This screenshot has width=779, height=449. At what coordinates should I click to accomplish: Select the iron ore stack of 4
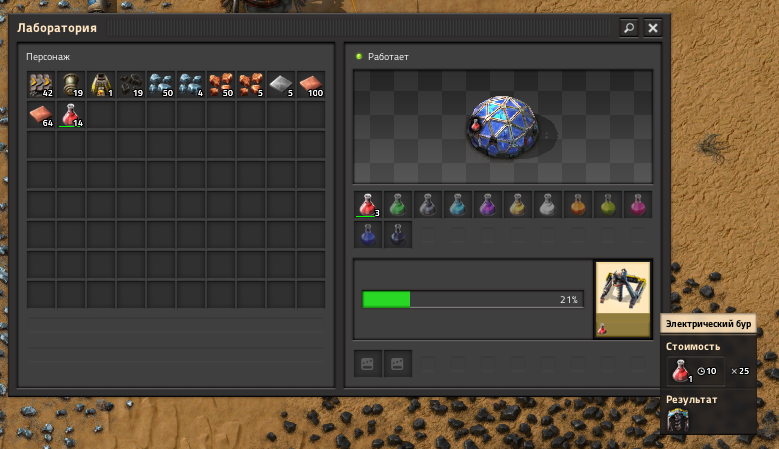[191, 85]
